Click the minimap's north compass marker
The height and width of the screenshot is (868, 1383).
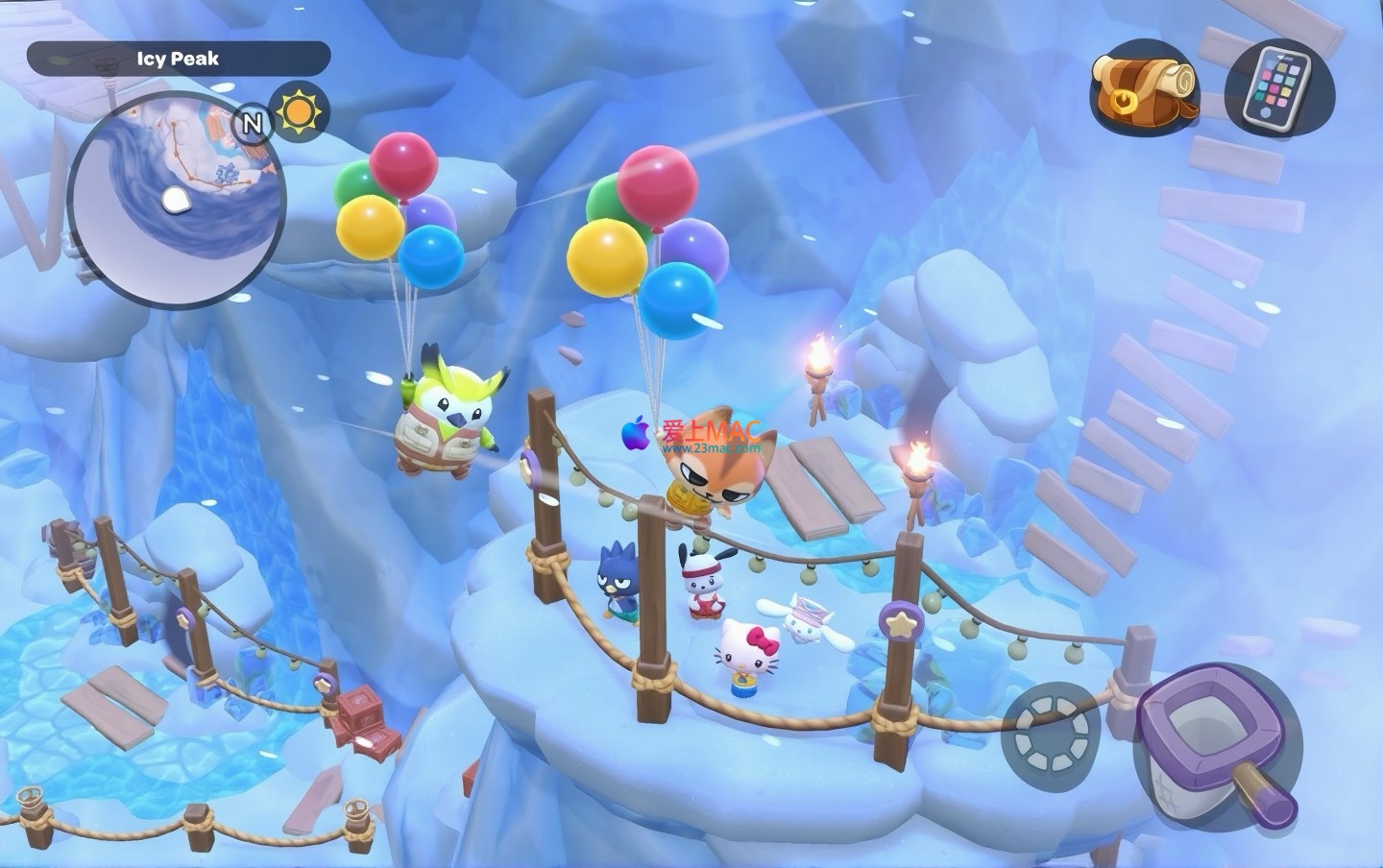252,123
